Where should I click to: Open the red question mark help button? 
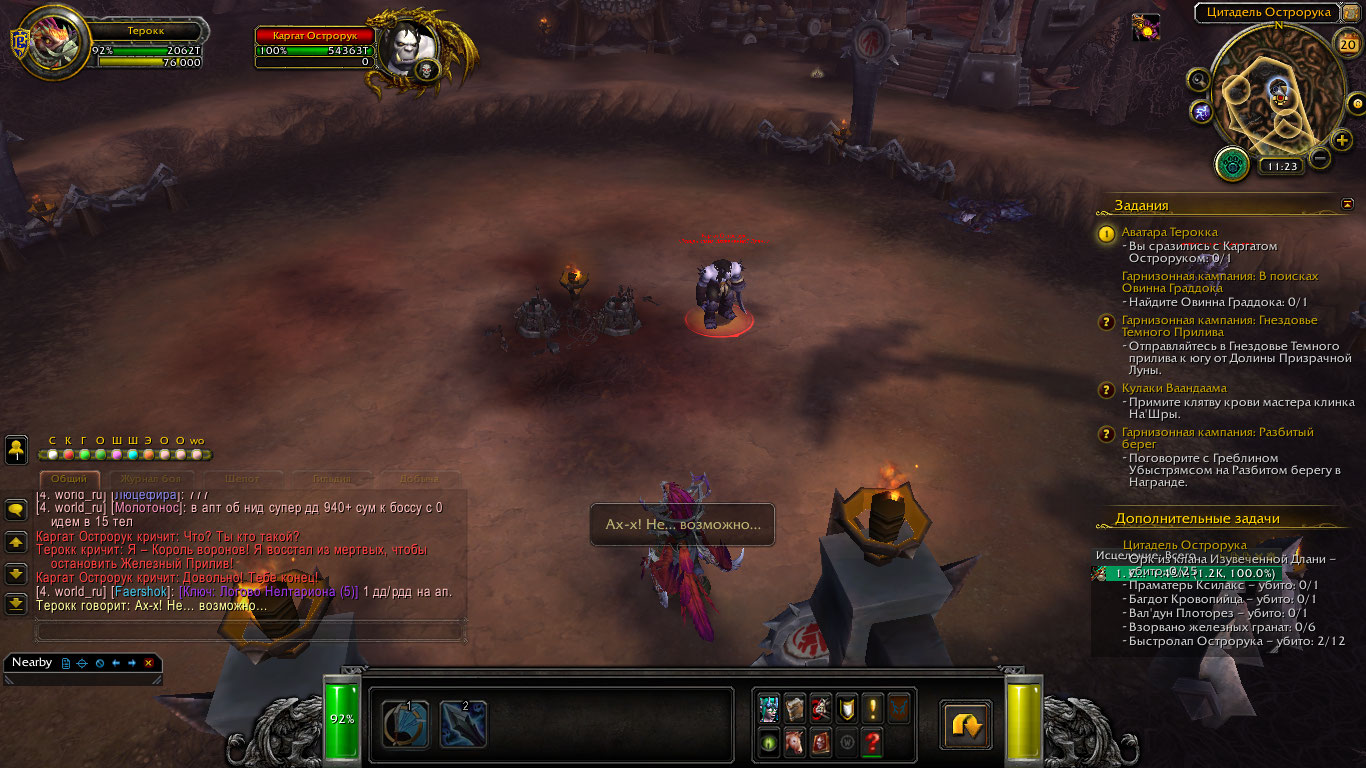[x=873, y=743]
